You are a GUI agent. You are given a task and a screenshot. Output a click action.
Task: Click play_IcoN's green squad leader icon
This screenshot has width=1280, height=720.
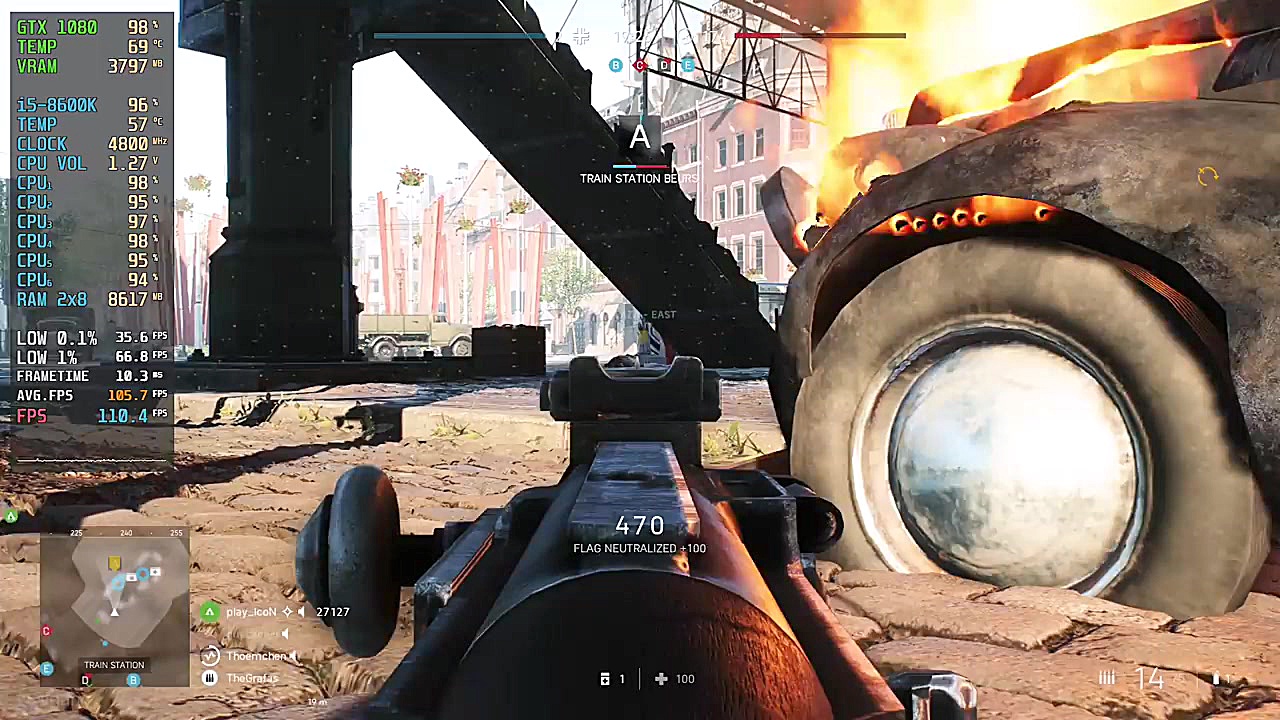click(209, 611)
